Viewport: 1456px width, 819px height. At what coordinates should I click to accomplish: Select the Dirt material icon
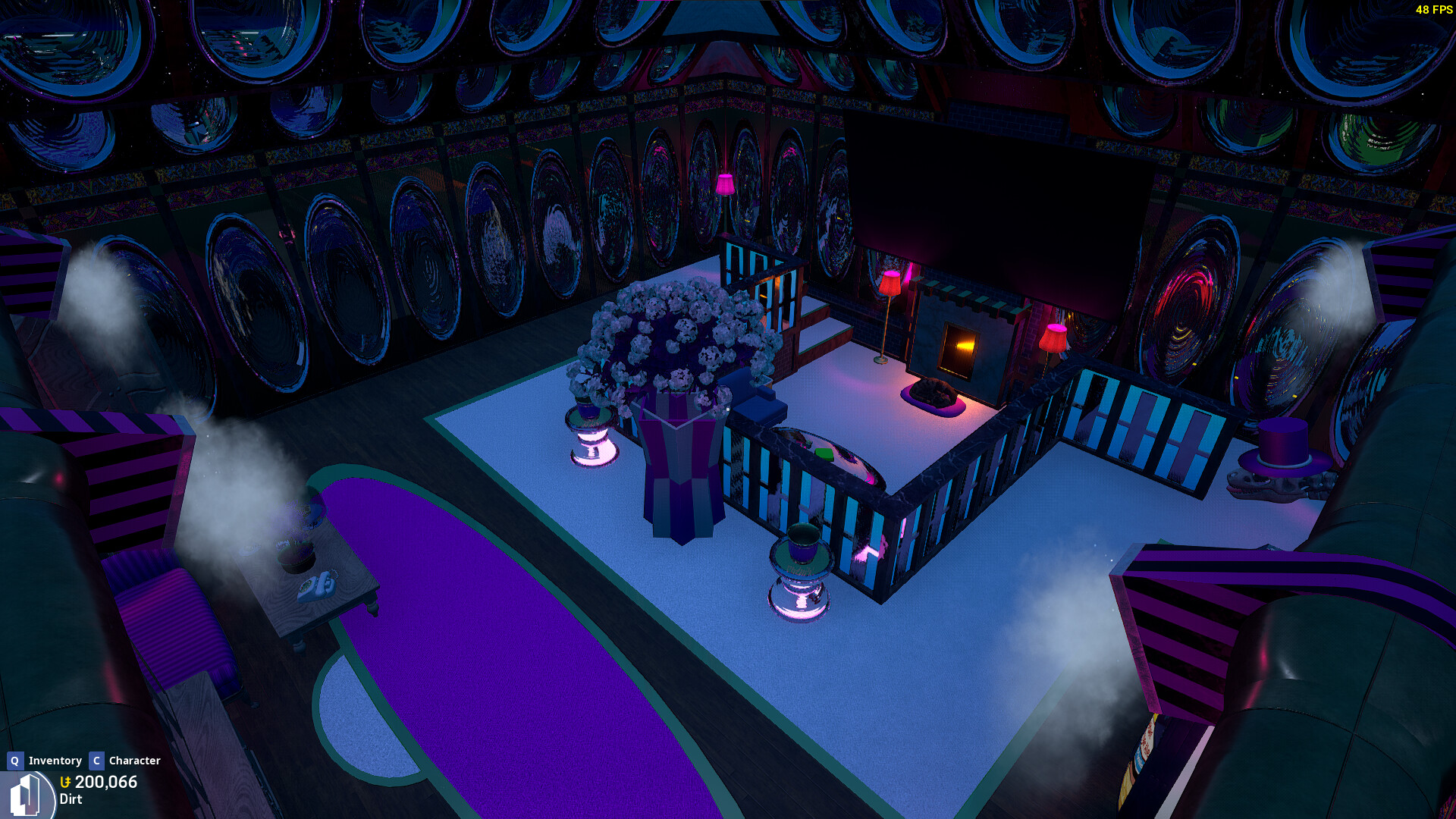point(27,795)
